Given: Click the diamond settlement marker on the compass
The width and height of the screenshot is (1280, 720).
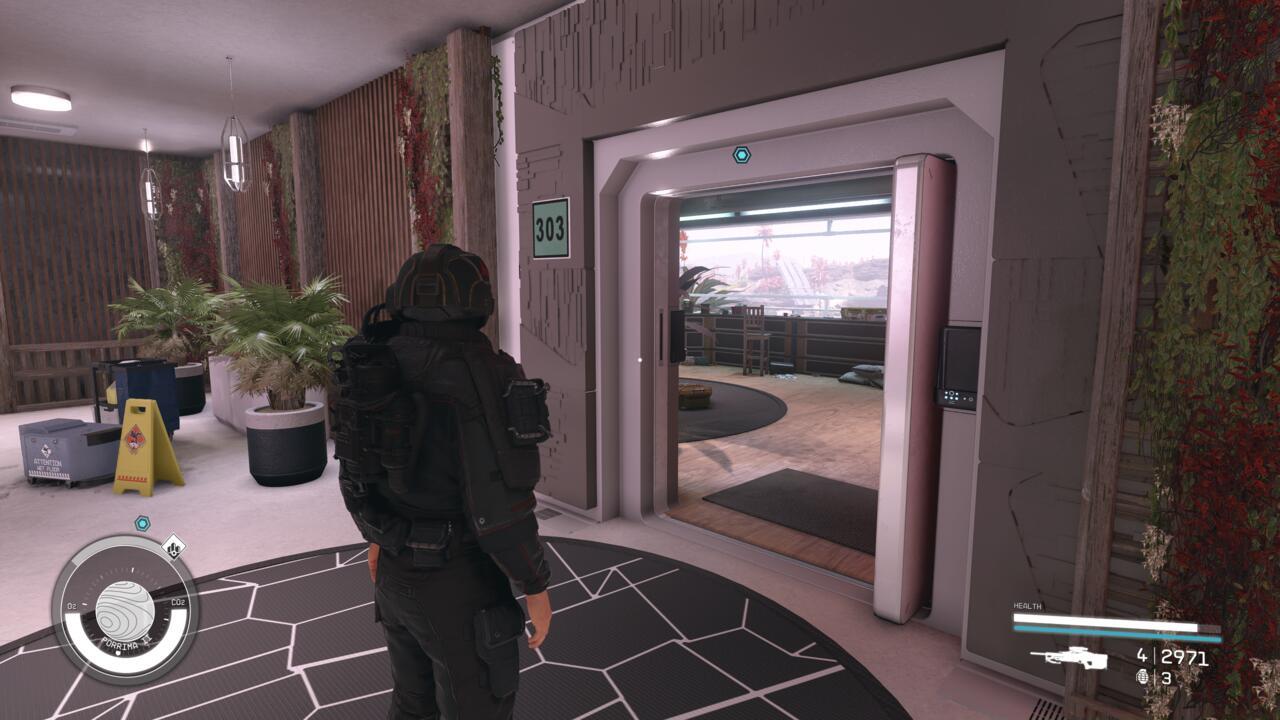Looking at the screenshot, I should (x=174, y=548).
